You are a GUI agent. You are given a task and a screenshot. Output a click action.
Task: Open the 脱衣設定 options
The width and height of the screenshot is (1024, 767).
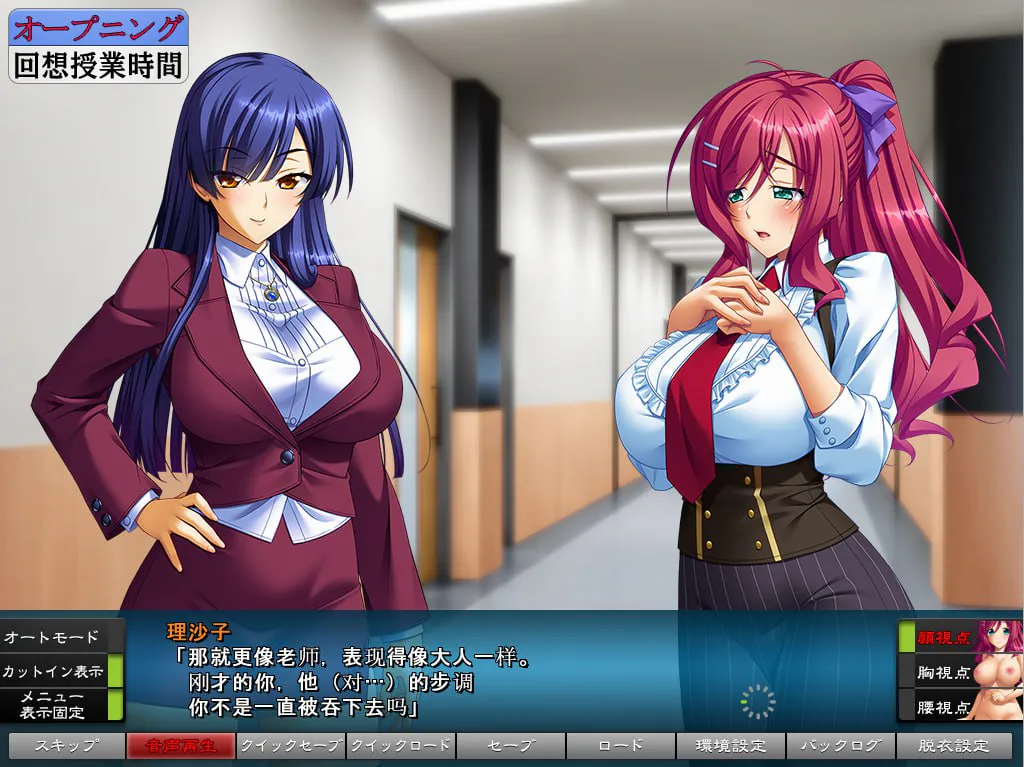coord(954,746)
